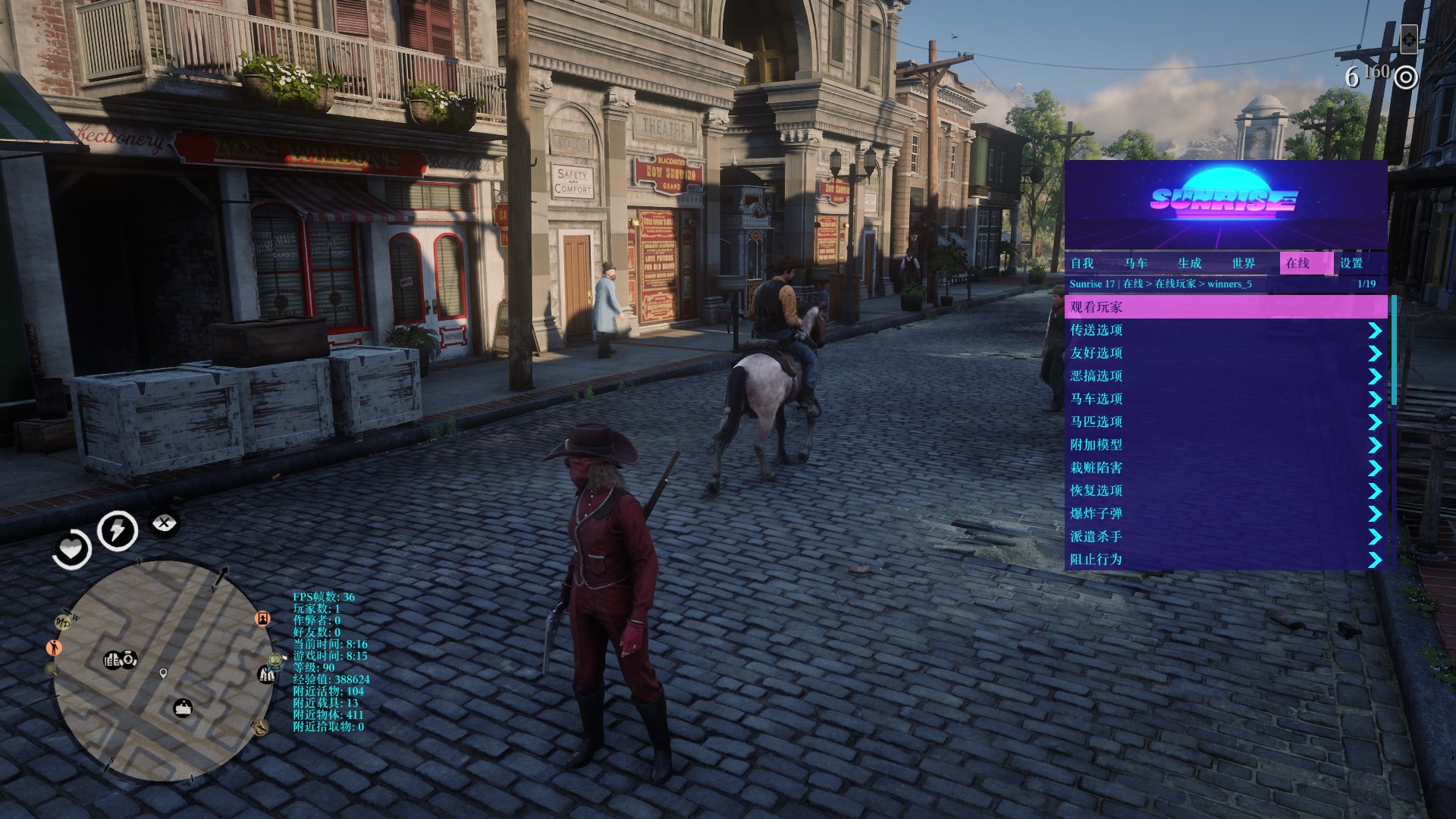Screen dimensions: 1456x819
Task: Open the 生成 tab
Action: point(1190,263)
